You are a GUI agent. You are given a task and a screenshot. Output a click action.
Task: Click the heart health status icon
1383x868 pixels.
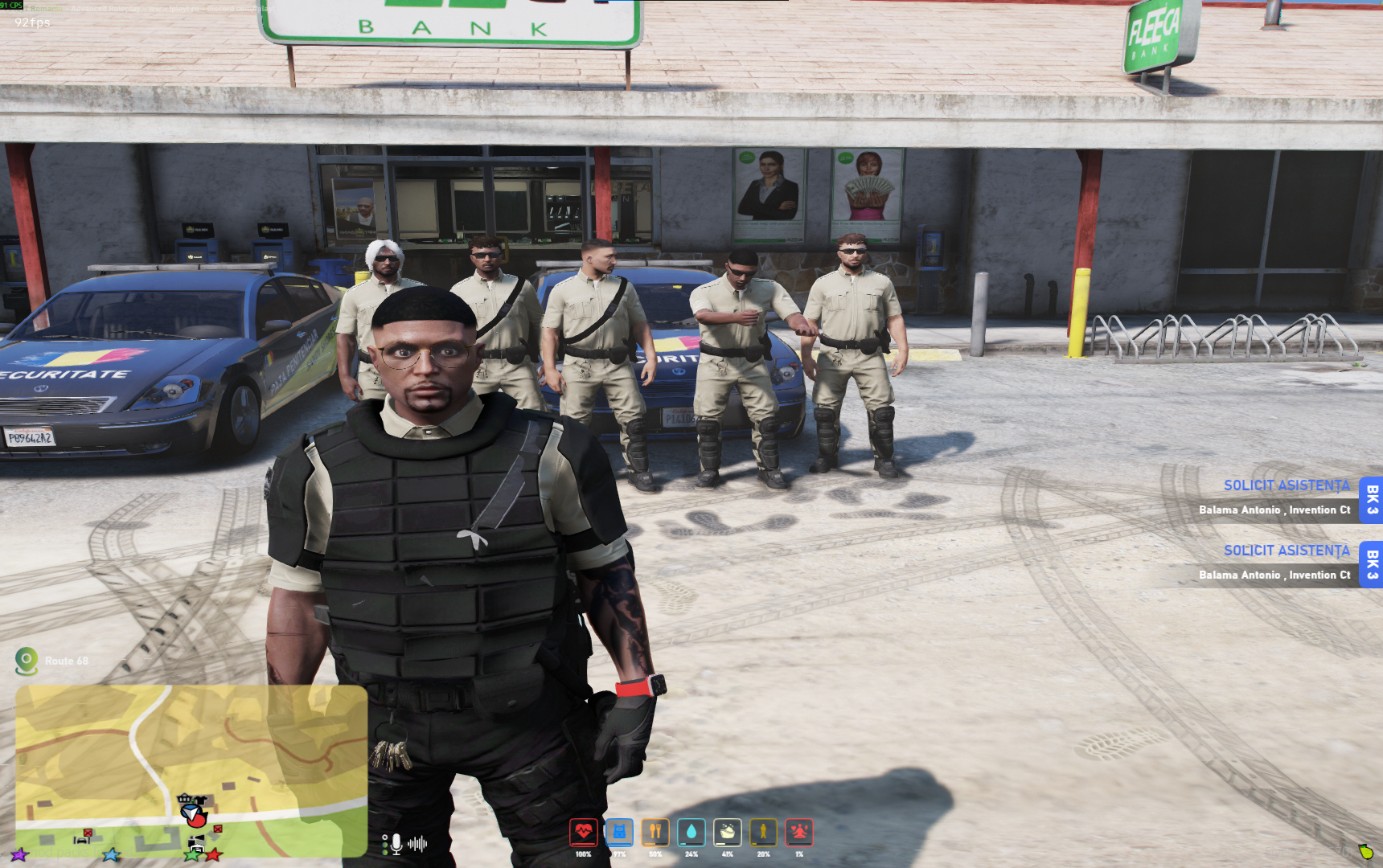(583, 833)
